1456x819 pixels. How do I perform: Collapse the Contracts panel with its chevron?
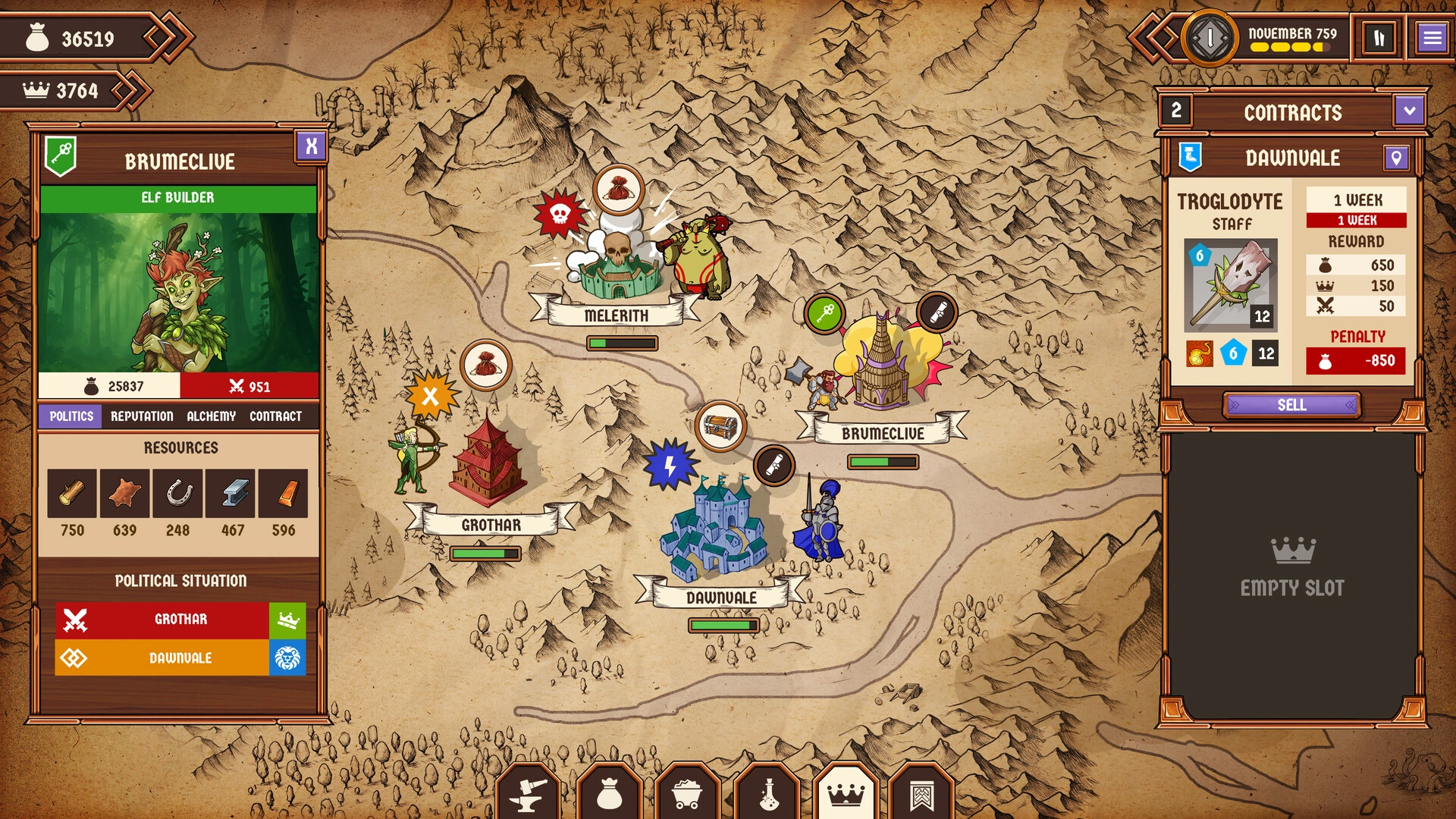(x=1409, y=112)
